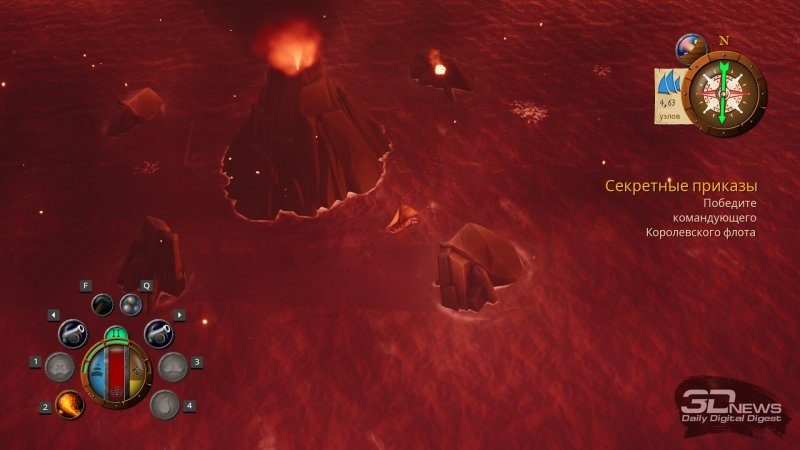Open the ship status gauge
800x450 pixels.
115,373
